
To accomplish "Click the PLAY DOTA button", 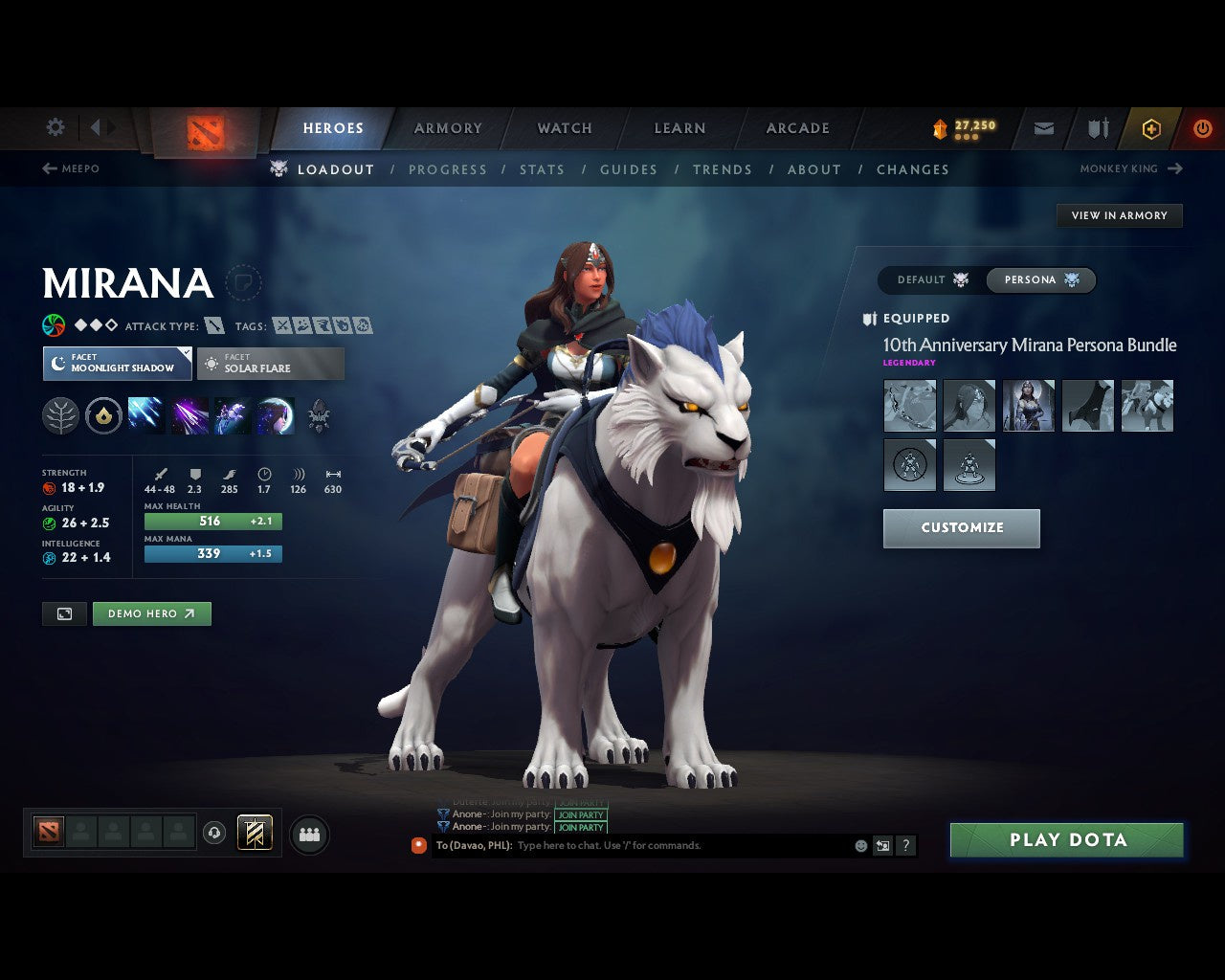I will click(1066, 839).
